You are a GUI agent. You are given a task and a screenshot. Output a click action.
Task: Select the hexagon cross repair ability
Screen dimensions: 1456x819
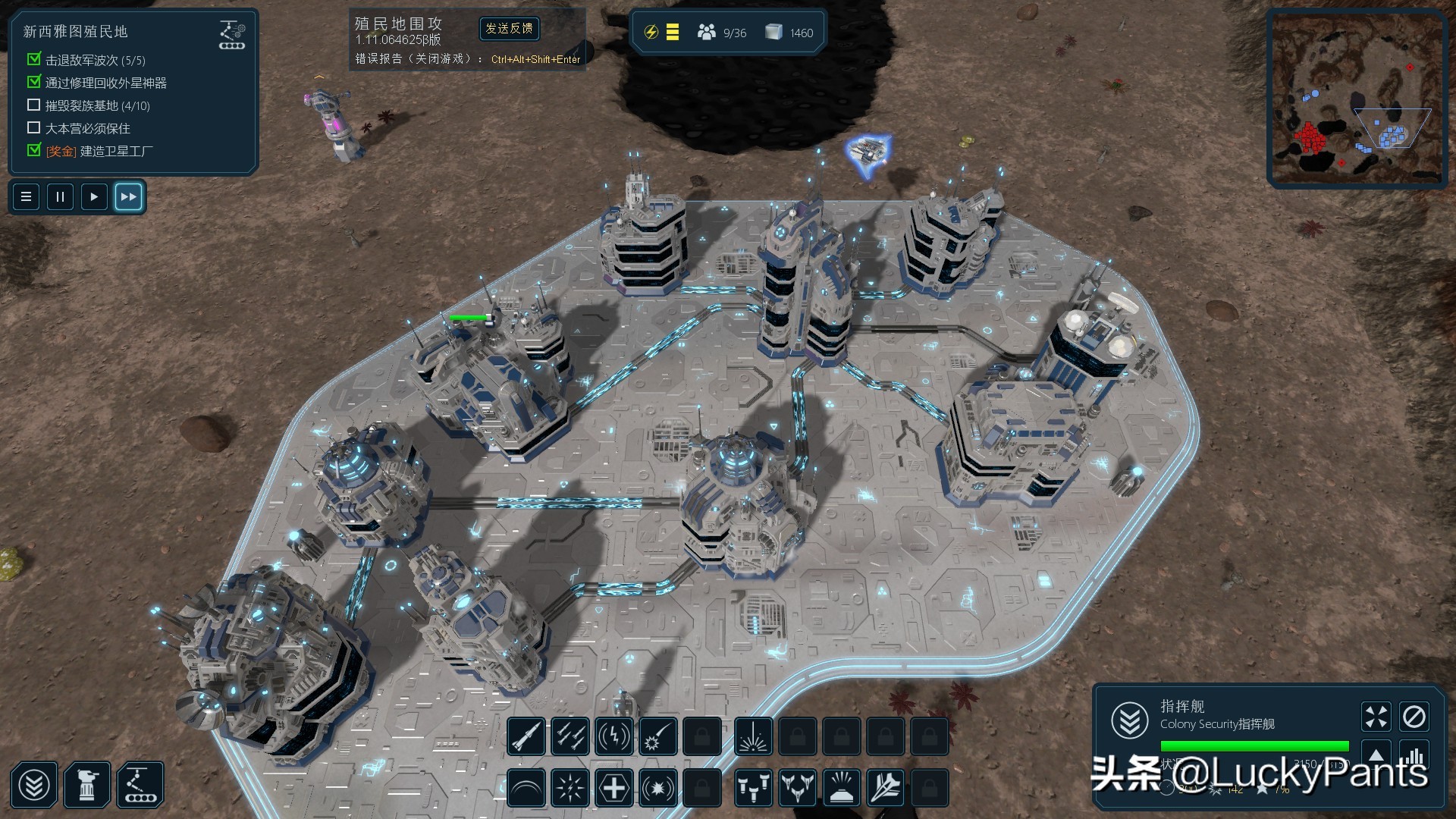(x=613, y=789)
